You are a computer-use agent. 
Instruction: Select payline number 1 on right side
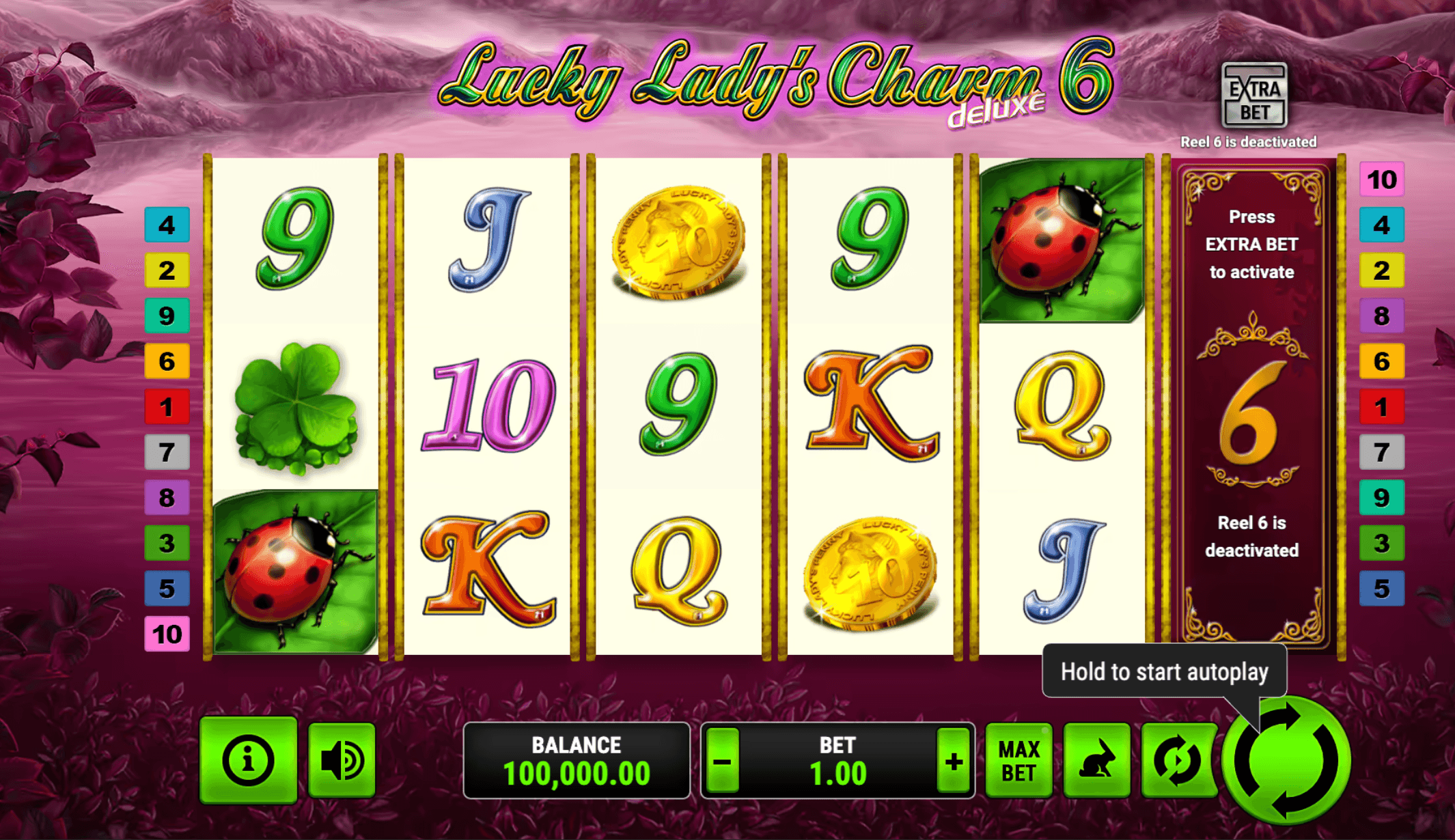point(1382,408)
